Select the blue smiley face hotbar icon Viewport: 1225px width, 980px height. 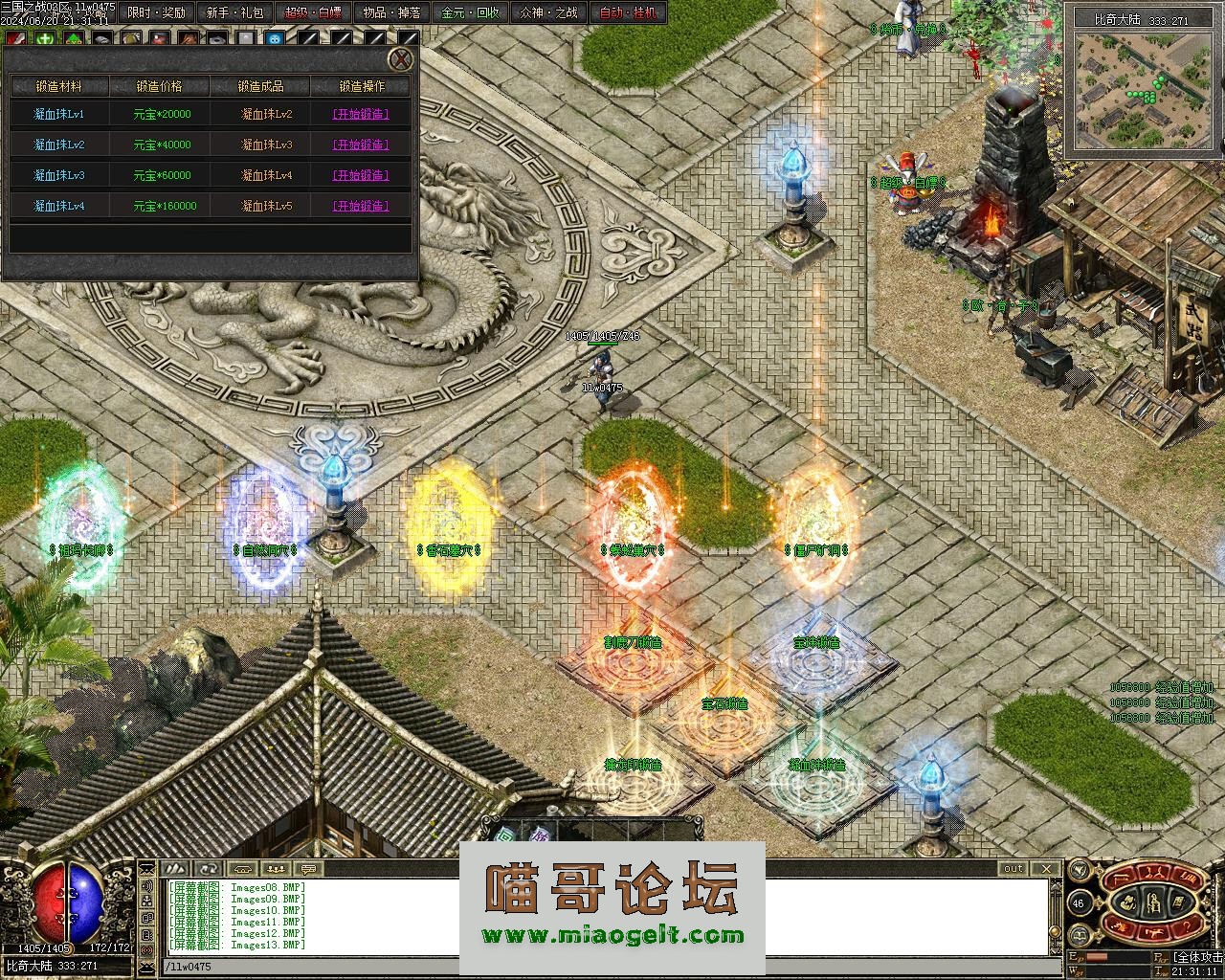click(x=275, y=39)
